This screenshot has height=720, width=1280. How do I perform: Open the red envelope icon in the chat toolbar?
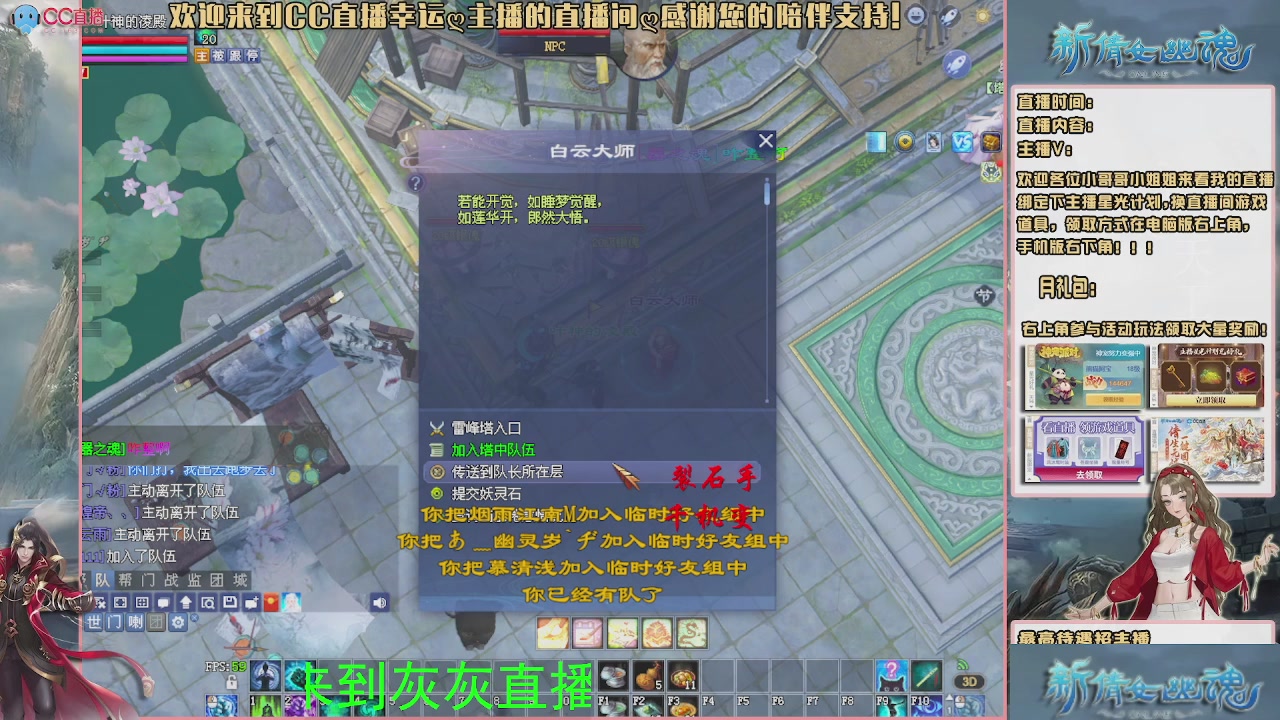[x=271, y=602]
